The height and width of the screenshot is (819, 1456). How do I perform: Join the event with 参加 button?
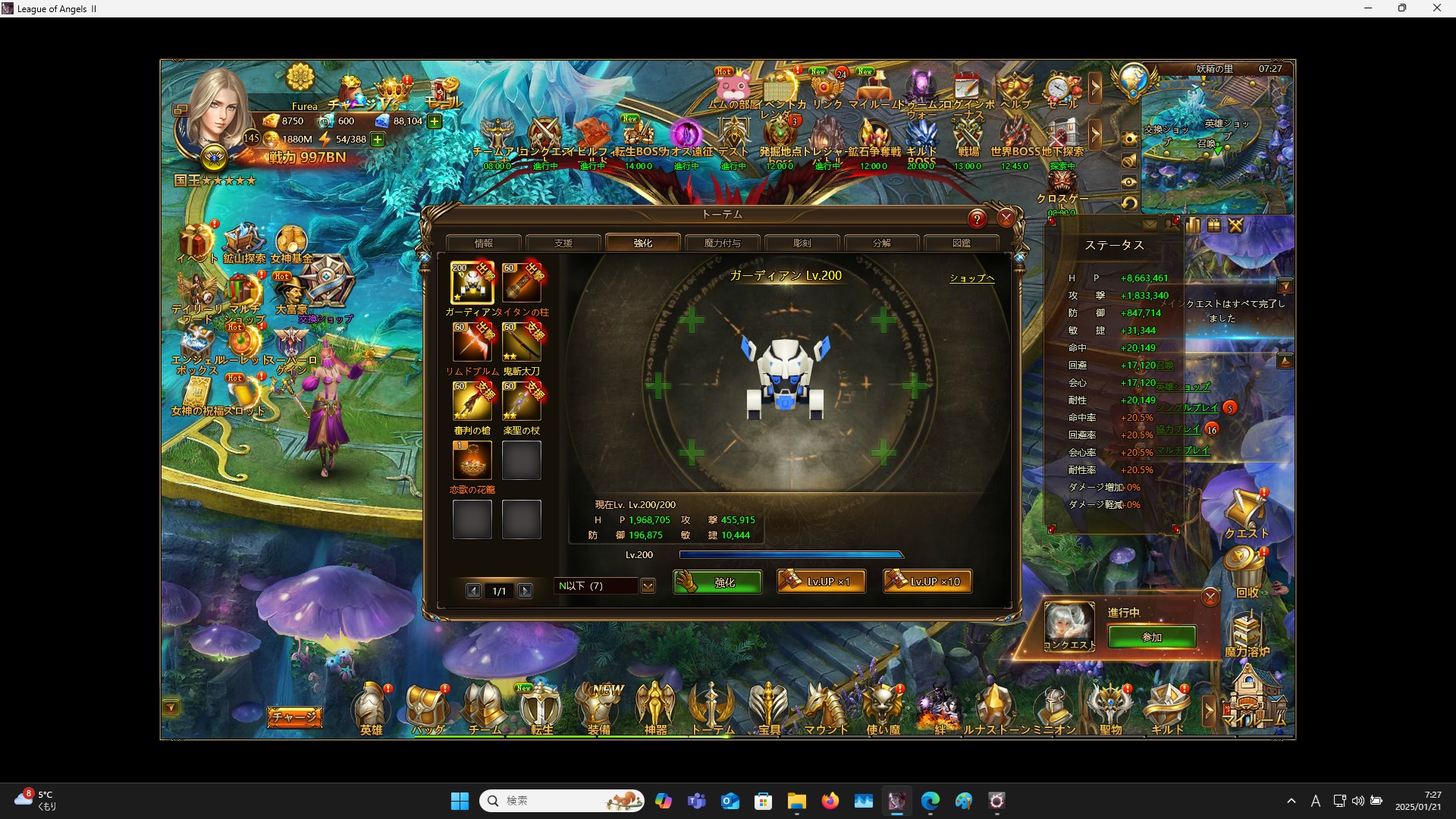[x=1151, y=637]
